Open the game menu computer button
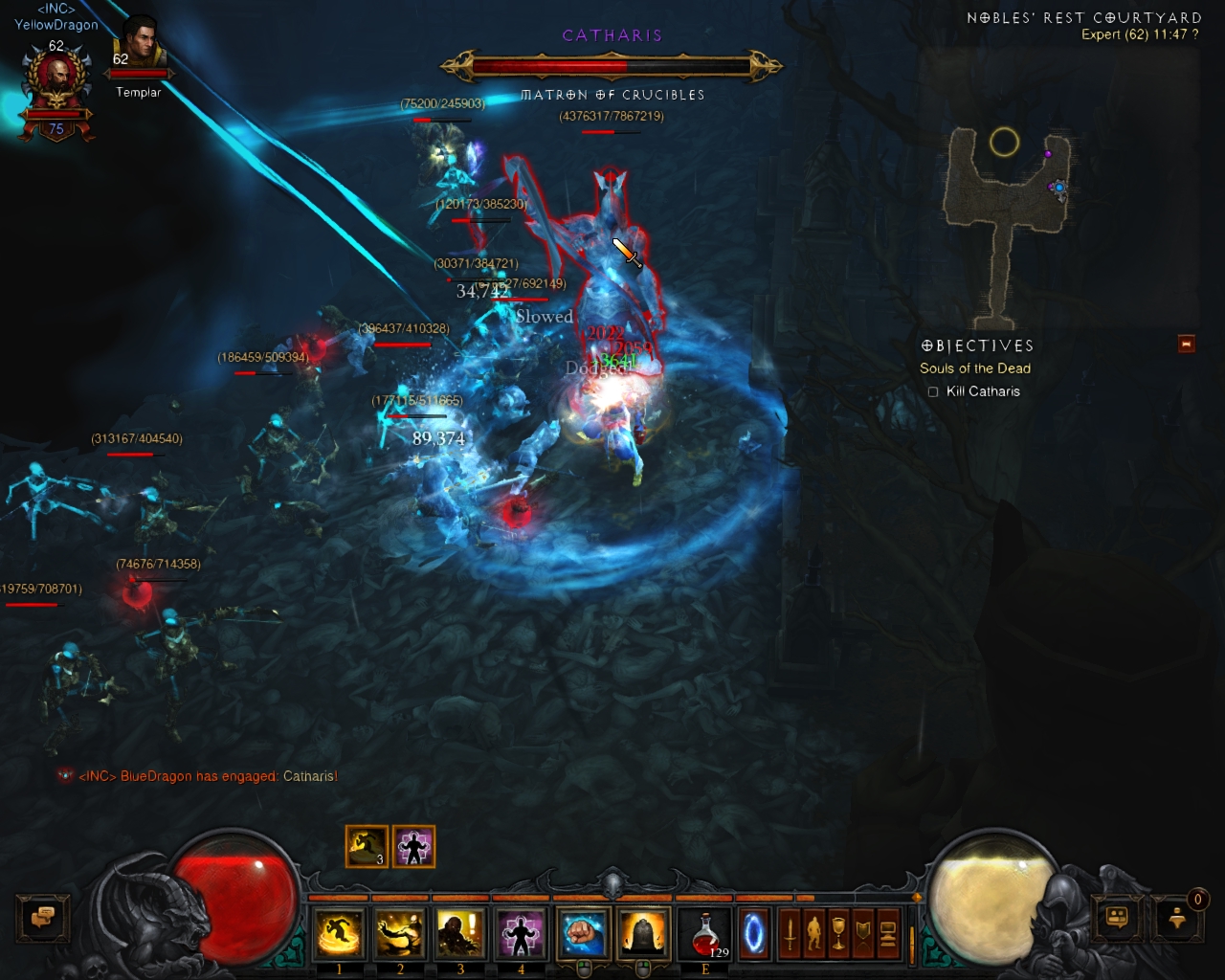The height and width of the screenshot is (980, 1225). click(888, 933)
